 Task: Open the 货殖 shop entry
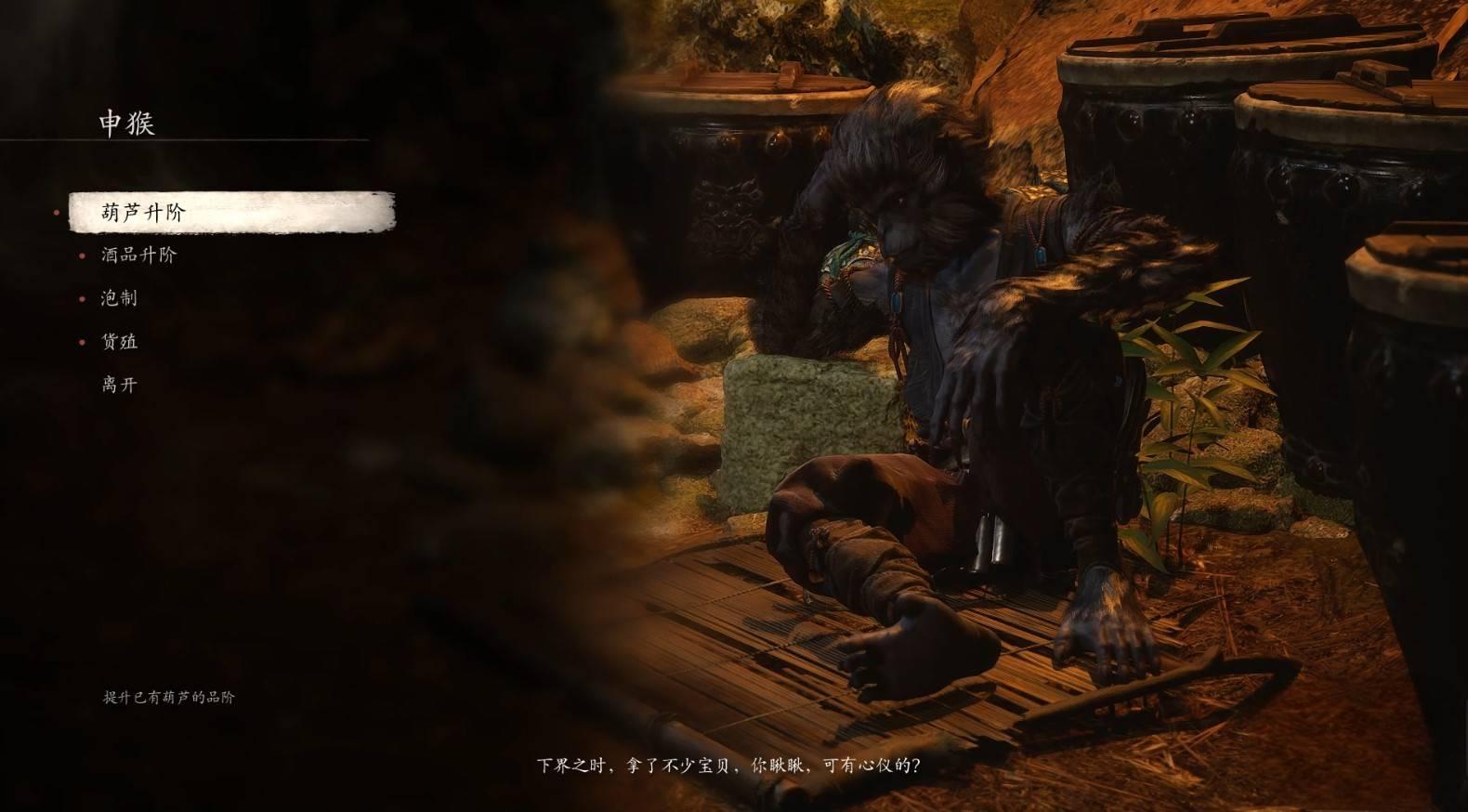pyautogui.click(x=119, y=342)
